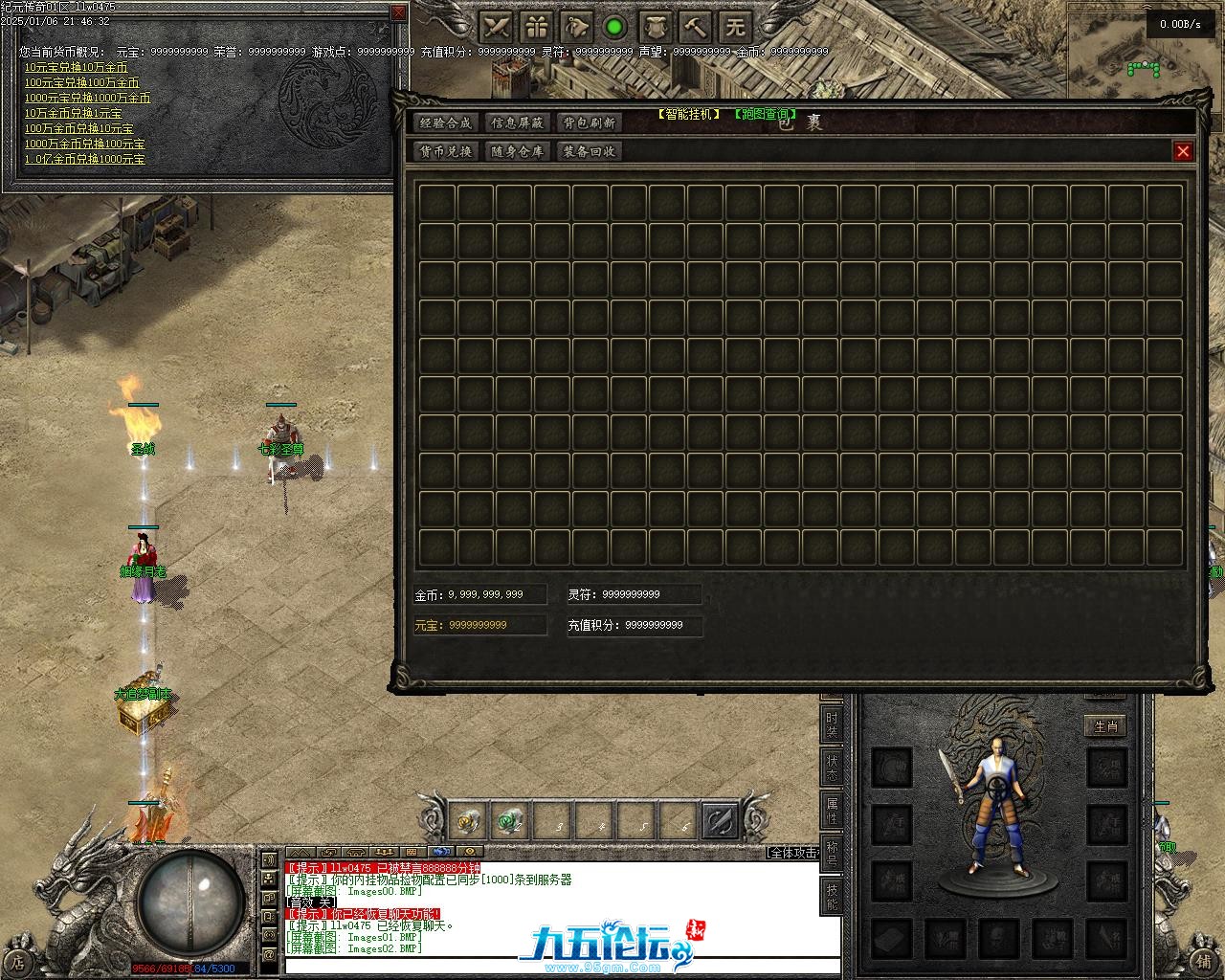Choose 1.0亿金币兑换1000元宝 exchange option
The width and height of the screenshot is (1225, 980).
point(85,159)
